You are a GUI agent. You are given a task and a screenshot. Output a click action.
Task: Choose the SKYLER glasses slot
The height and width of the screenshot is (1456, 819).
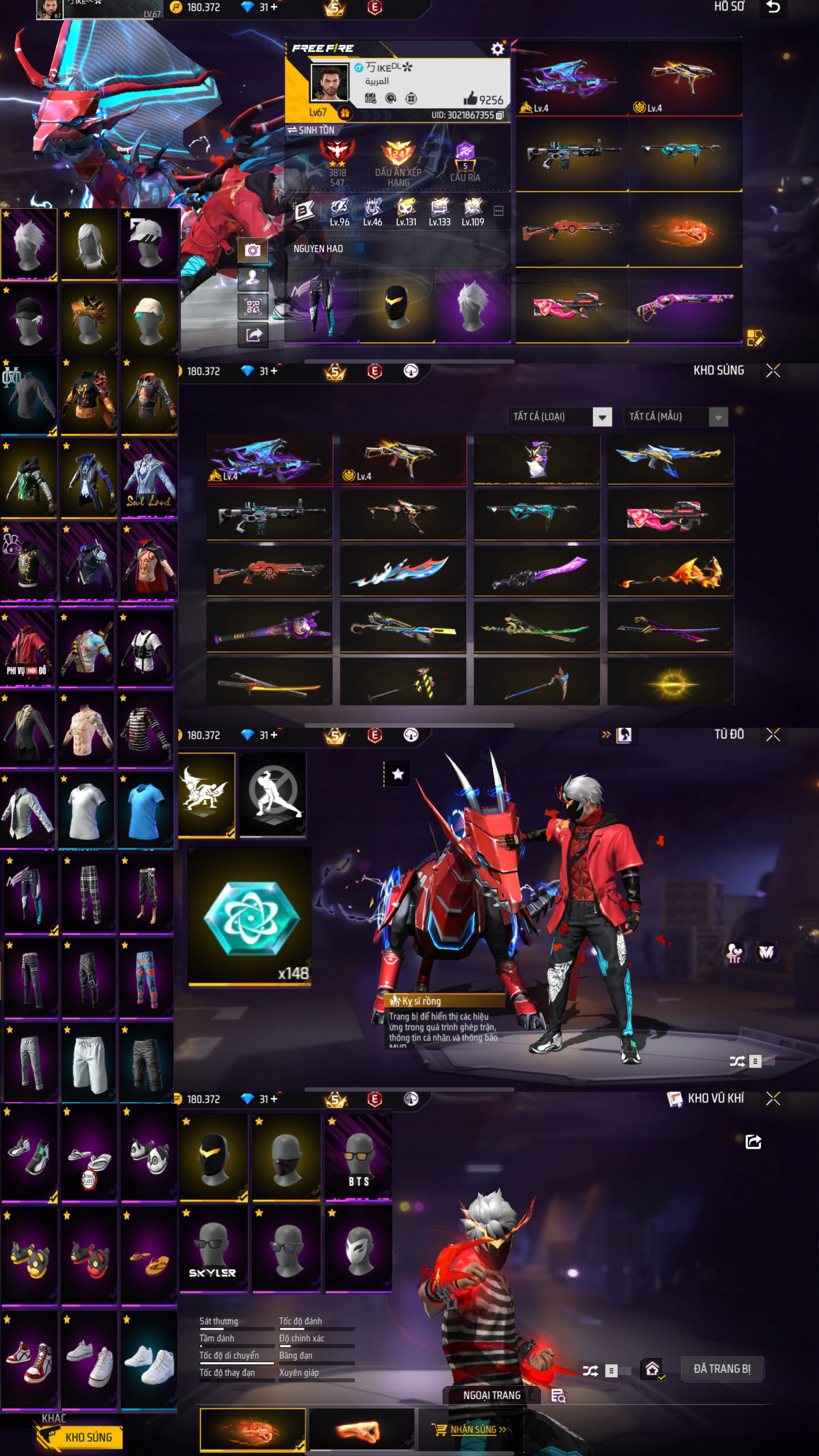tap(213, 1248)
